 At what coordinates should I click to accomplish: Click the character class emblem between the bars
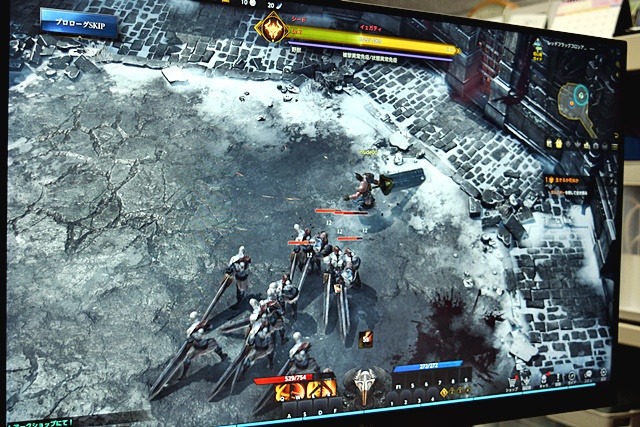tap(362, 384)
